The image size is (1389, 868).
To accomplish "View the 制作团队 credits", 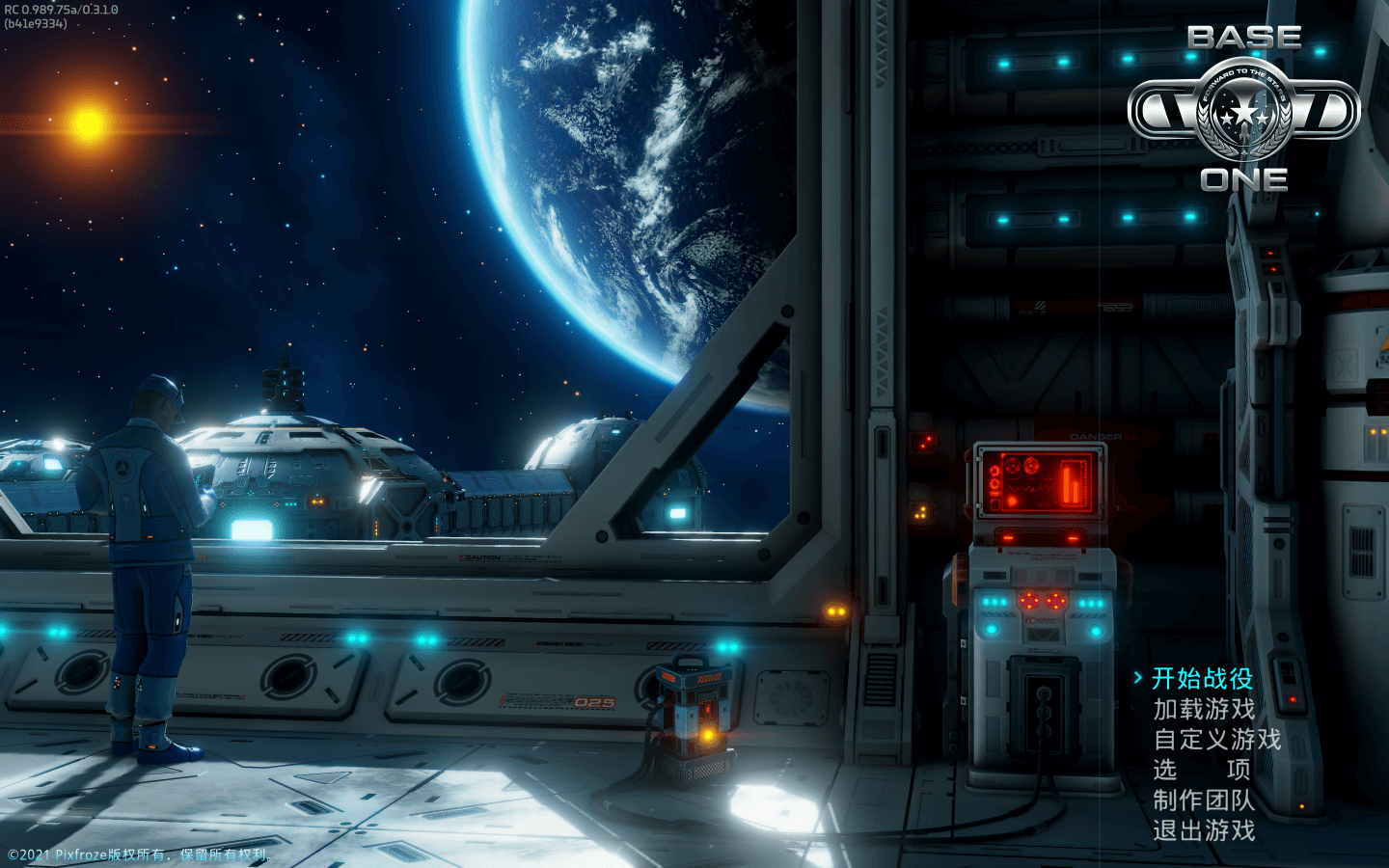I will pos(1204,800).
